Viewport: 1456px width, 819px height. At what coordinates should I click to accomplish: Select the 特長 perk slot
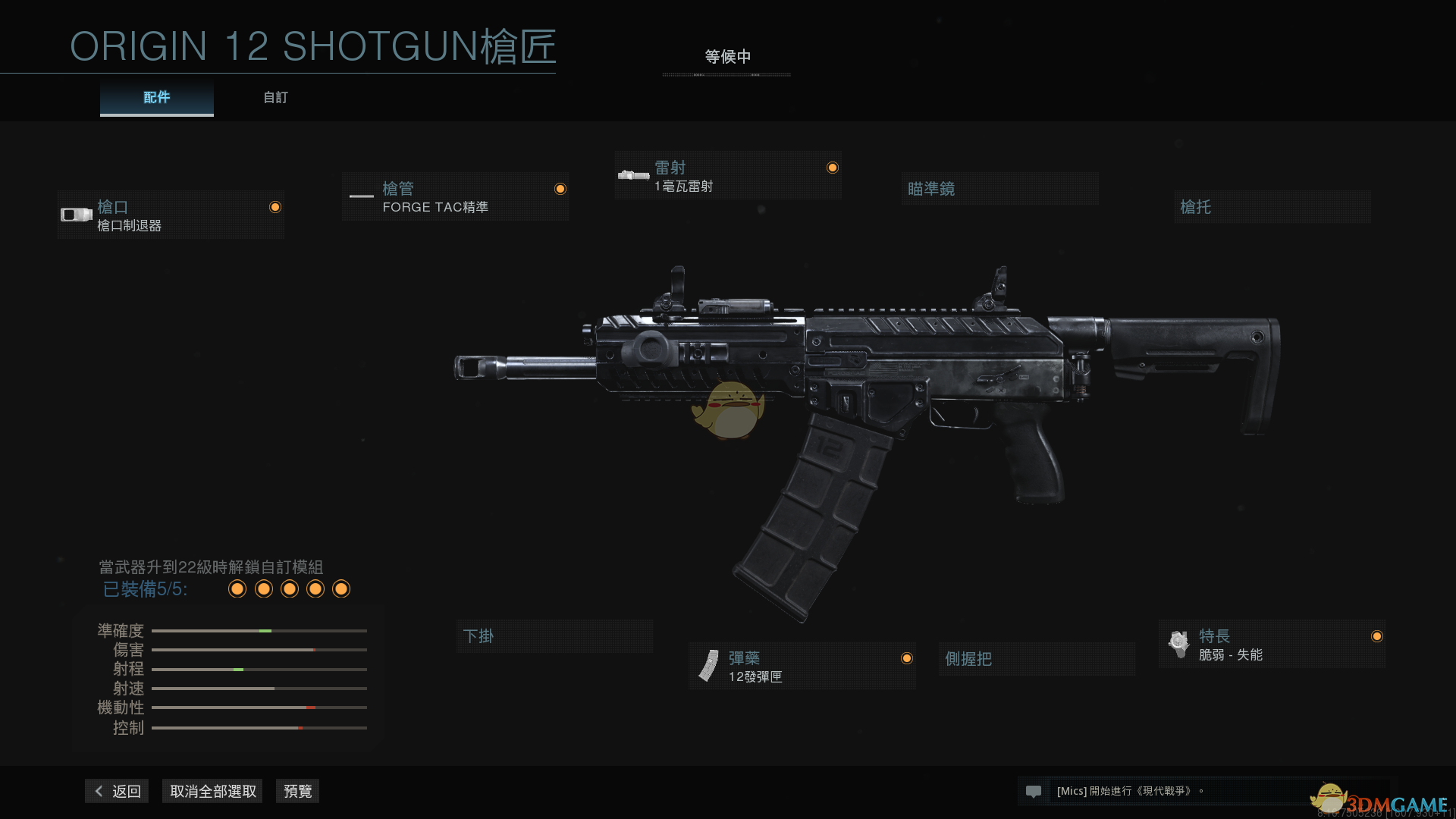1272,645
